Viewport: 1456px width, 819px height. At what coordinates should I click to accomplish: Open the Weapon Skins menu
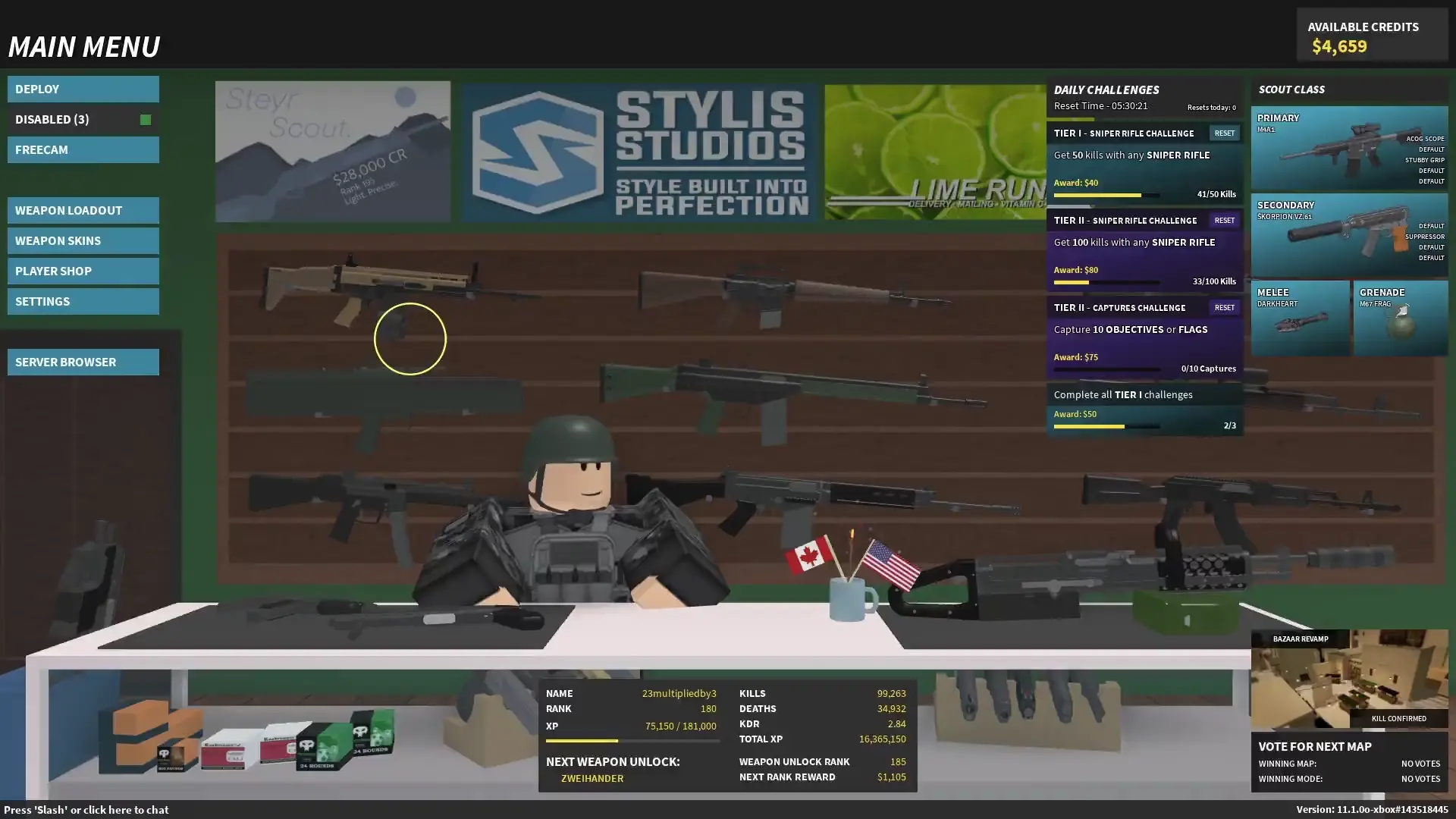(83, 240)
